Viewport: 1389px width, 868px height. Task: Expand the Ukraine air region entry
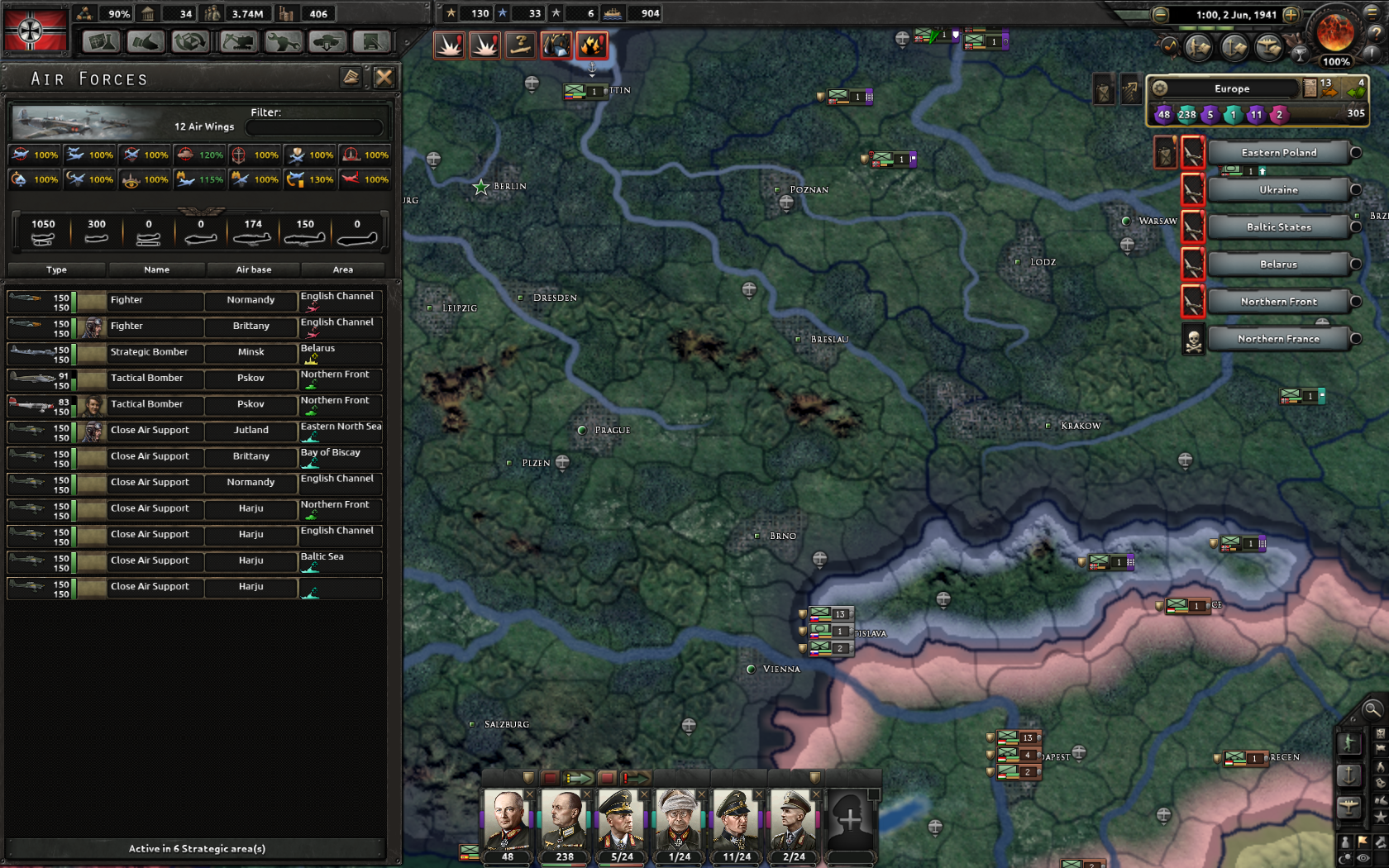(1354, 189)
